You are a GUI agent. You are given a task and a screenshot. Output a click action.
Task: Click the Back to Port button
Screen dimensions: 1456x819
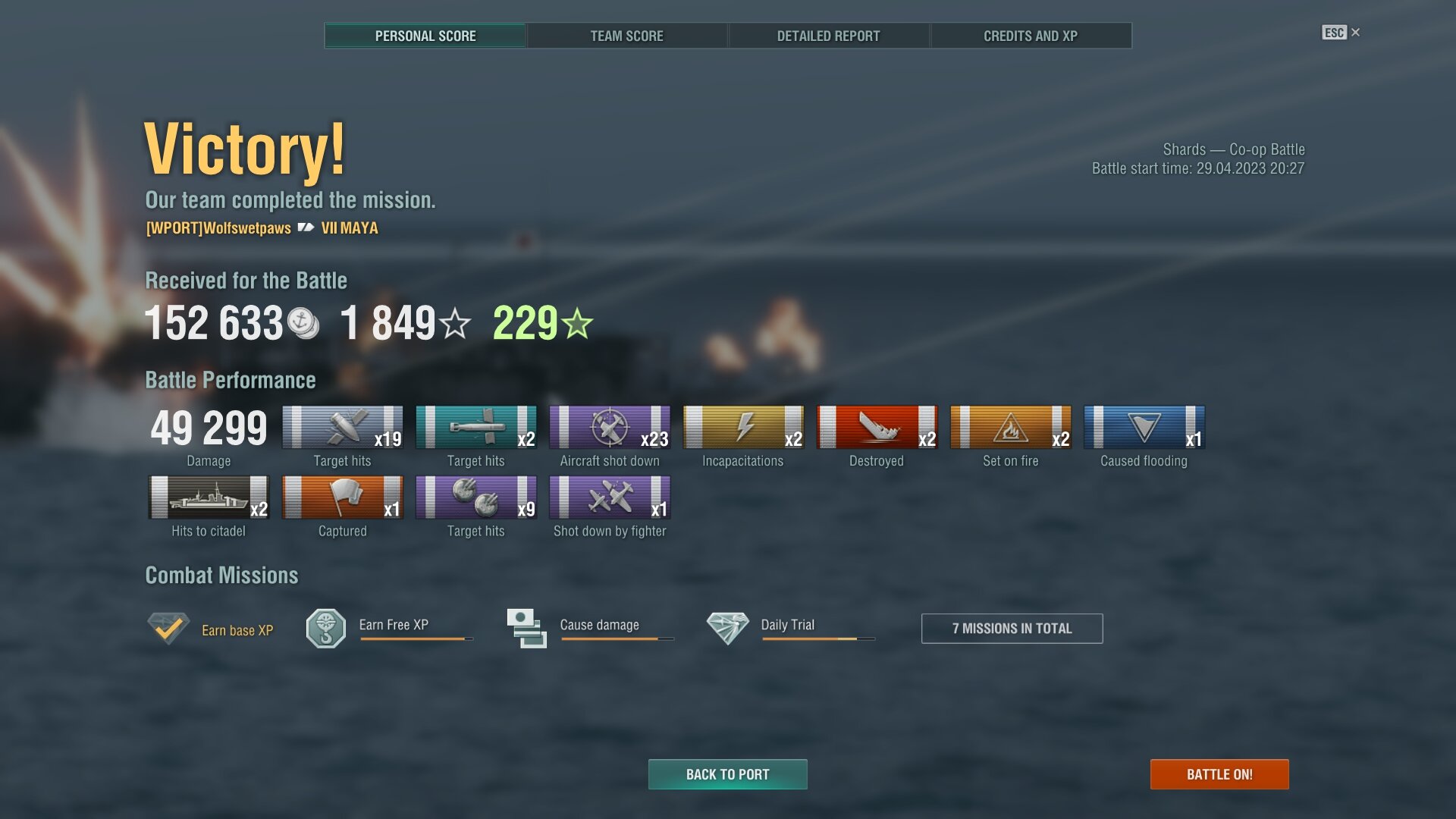click(727, 774)
